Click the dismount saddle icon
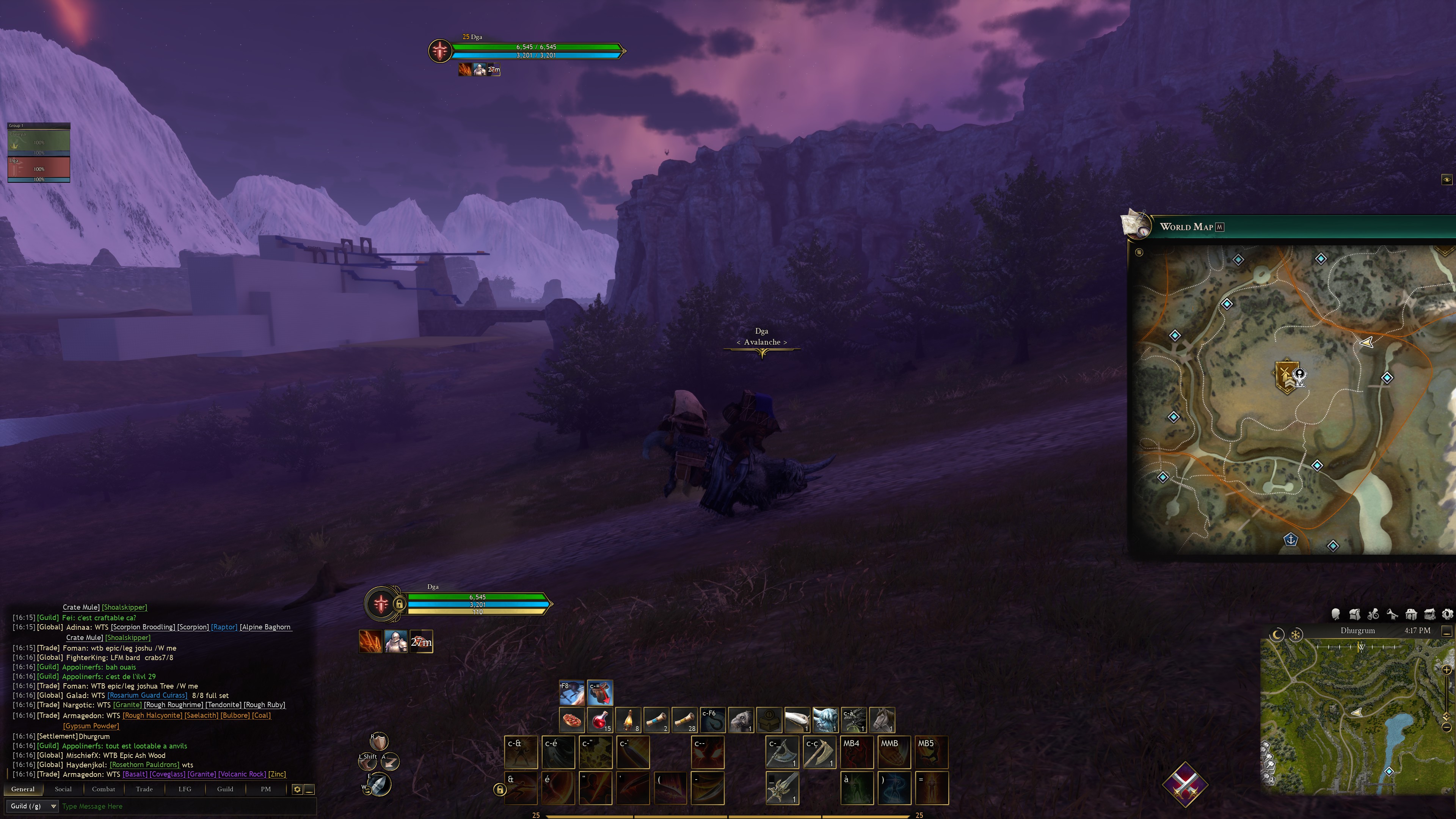This screenshot has height=819, width=1456. (x=600, y=692)
